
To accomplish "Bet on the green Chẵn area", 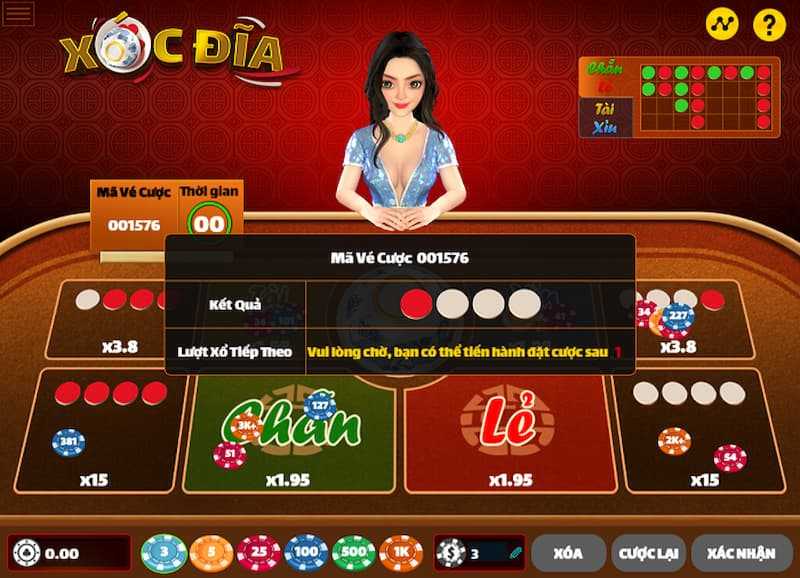I will tap(290, 430).
